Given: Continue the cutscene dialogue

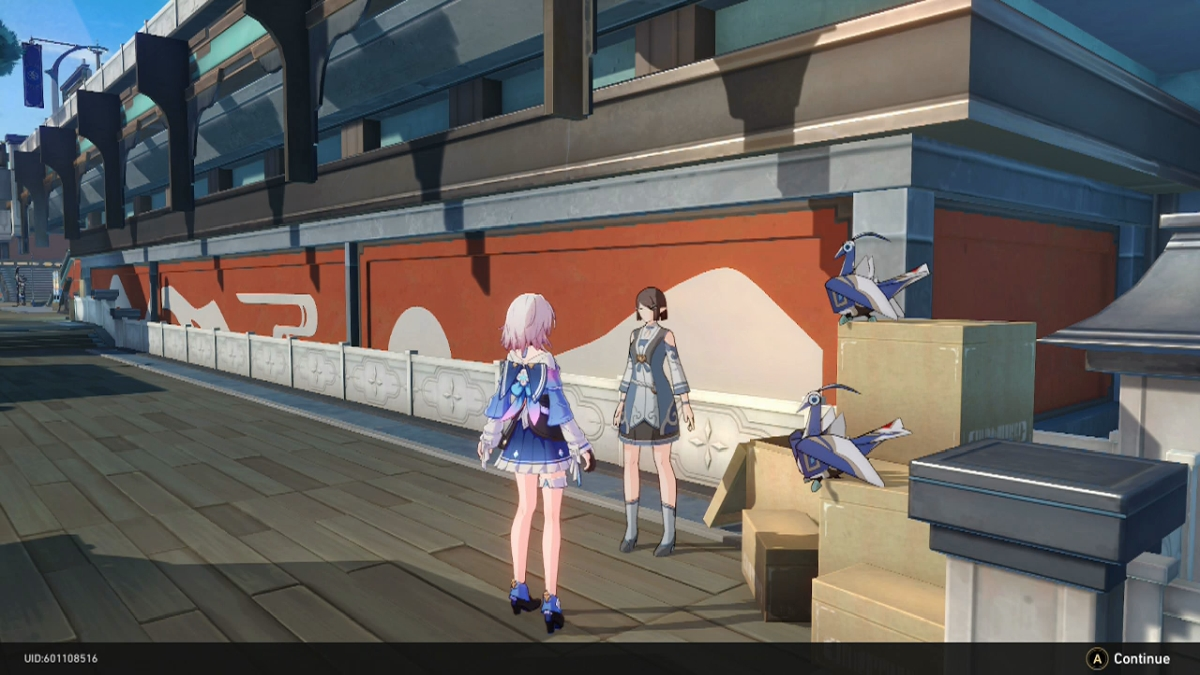Looking at the screenshot, I should 1129,659.
